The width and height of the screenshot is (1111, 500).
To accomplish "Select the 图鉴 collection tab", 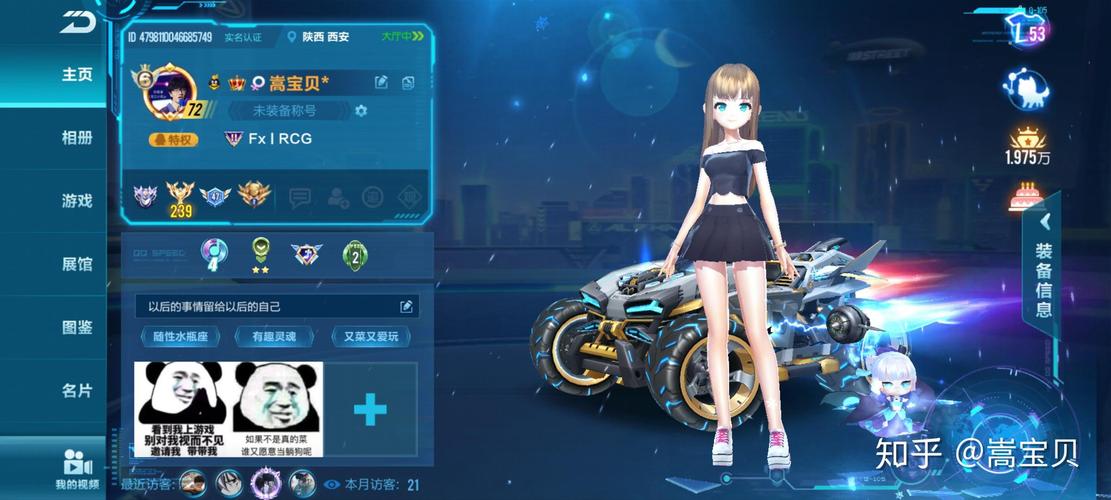I will (76, 327).
